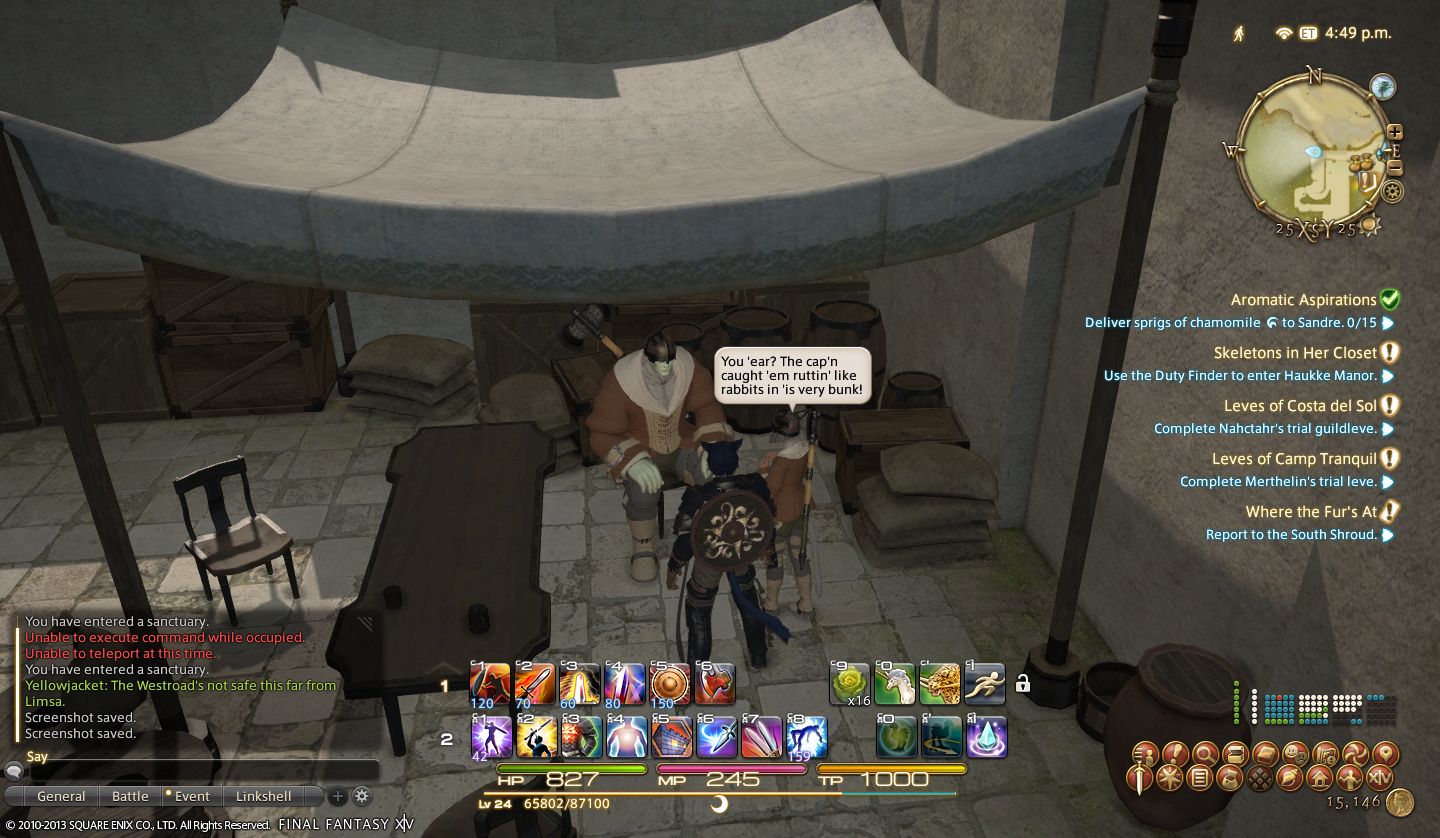Switch to the Linkshell chat tab
1440x838 pixels.
point(264,796)
